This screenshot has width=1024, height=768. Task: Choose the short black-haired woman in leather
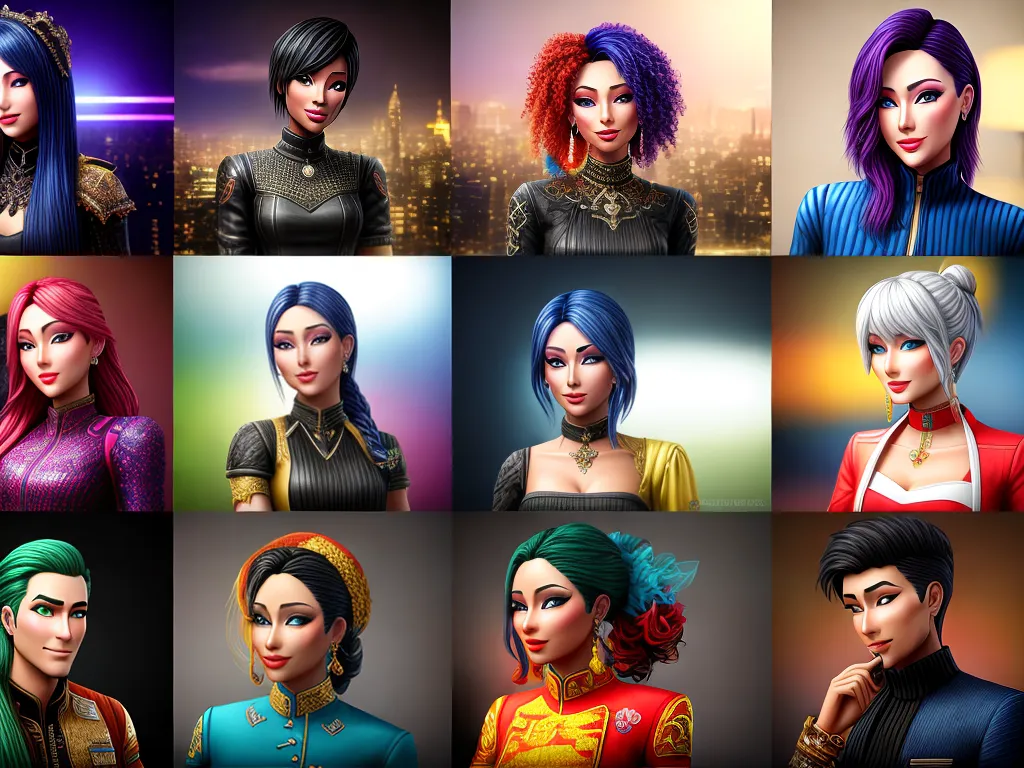310,128
